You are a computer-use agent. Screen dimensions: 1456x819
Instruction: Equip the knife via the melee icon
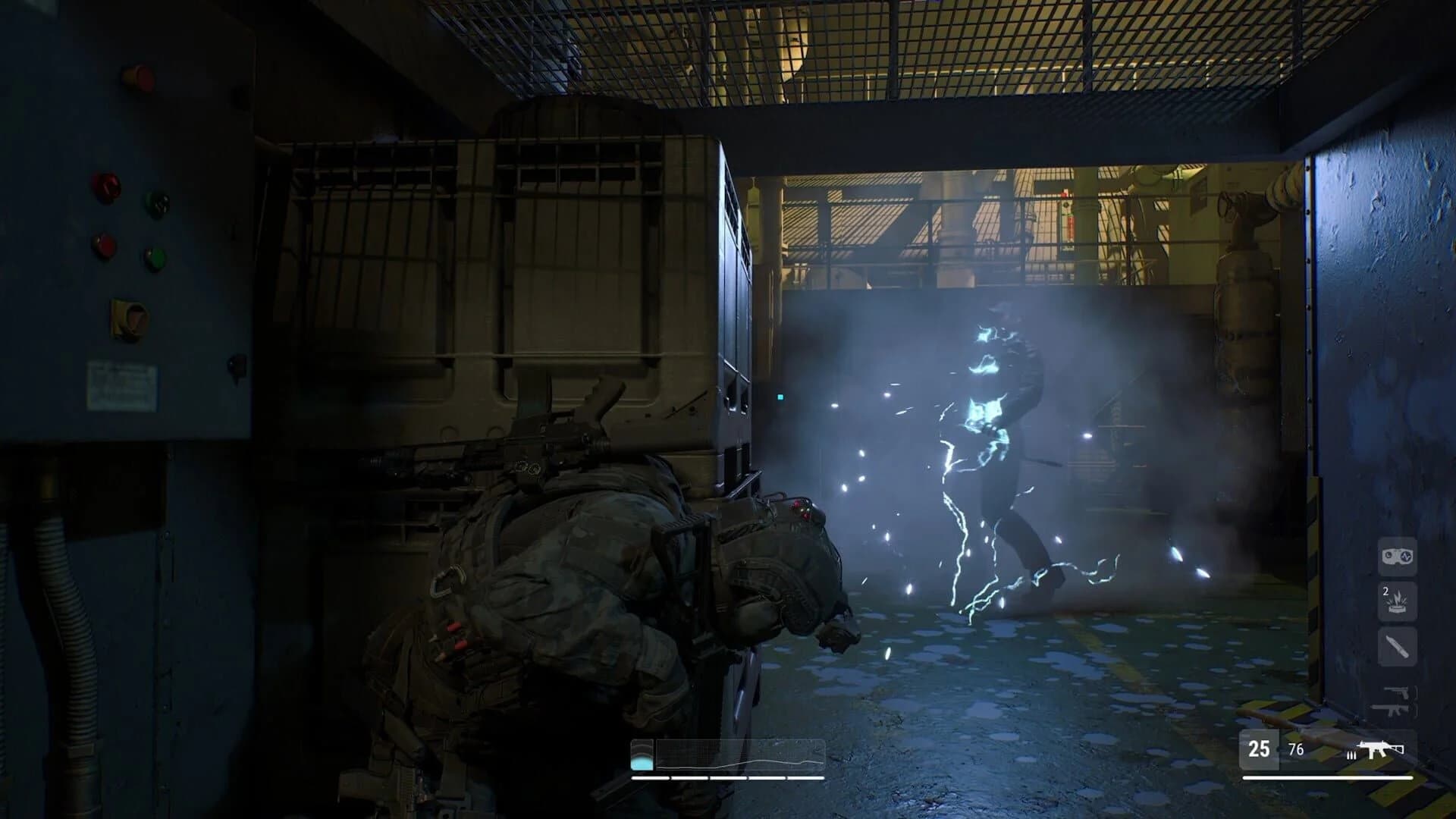(1396, 645)
